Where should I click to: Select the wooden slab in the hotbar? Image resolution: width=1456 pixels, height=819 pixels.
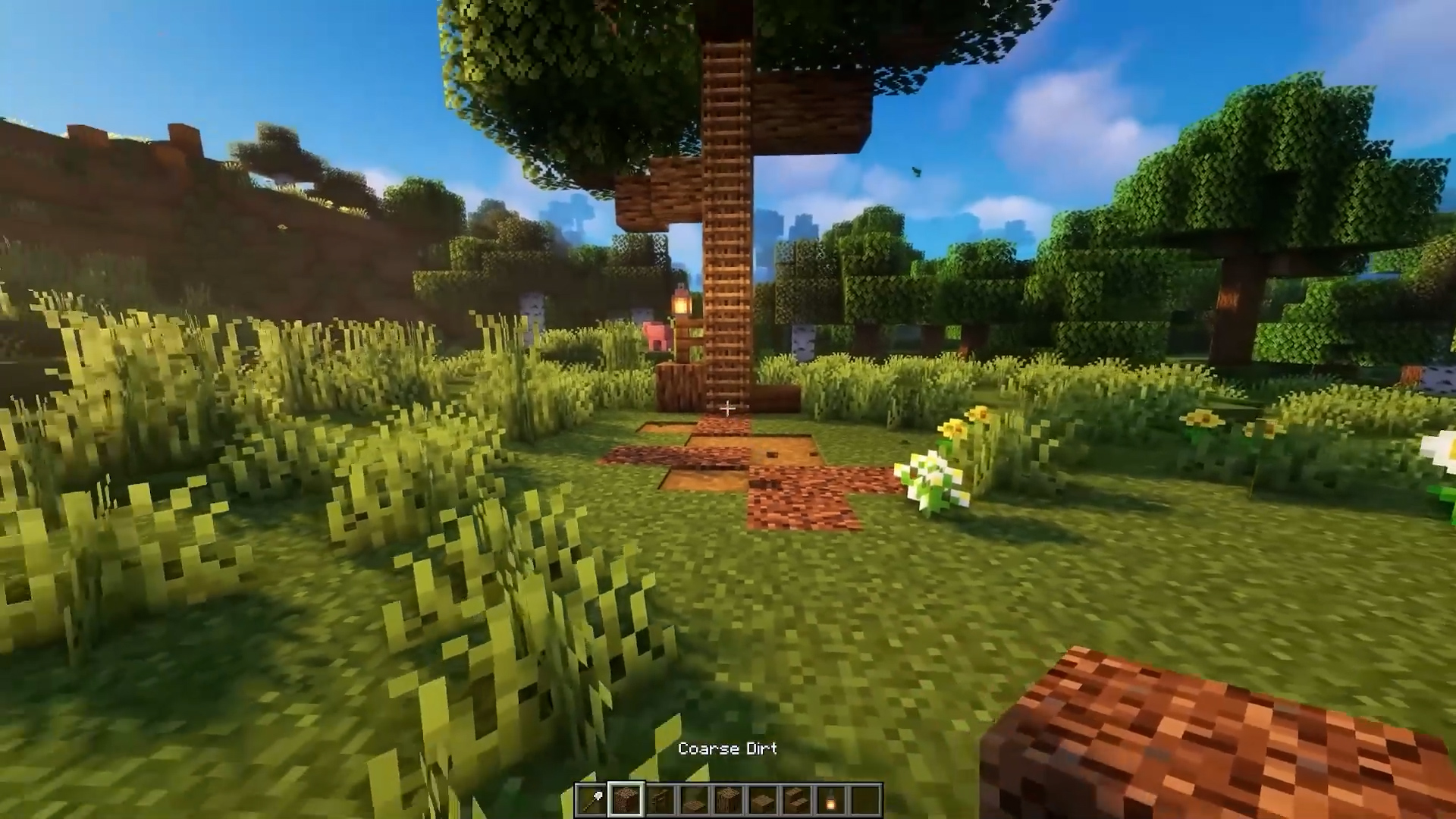click(764, 800)
